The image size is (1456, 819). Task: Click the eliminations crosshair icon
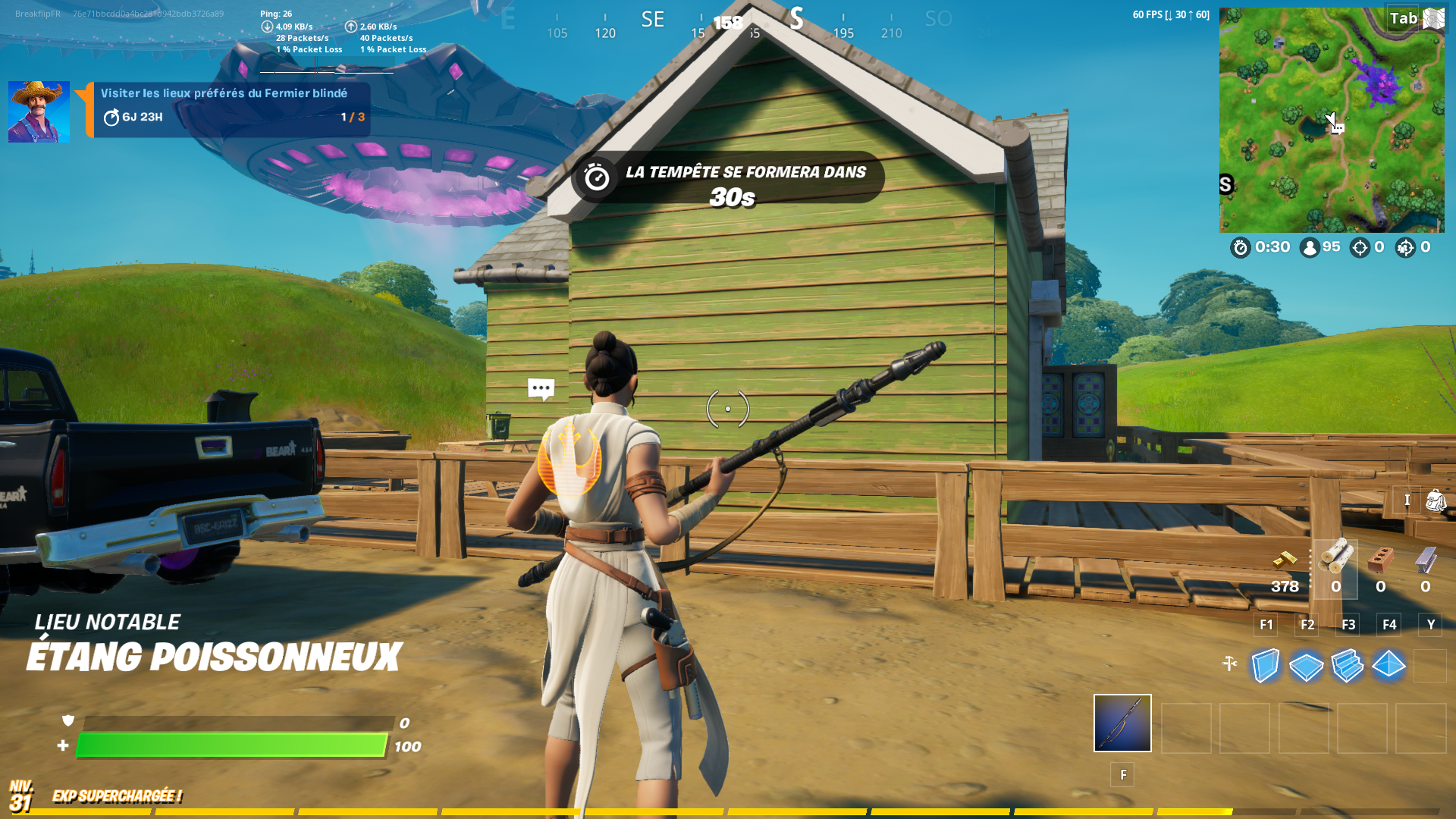[1360, 248]
